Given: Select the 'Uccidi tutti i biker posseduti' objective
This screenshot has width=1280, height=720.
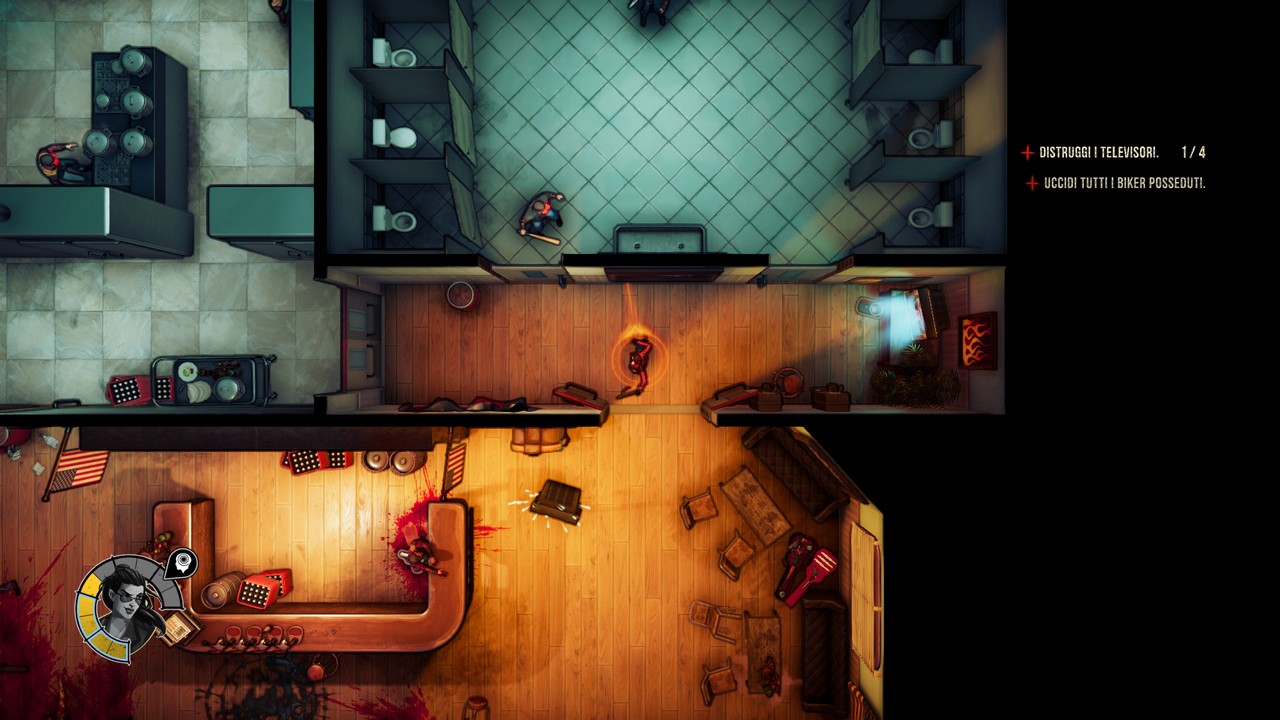Looking at the screenshot, I should (1124, 184).
